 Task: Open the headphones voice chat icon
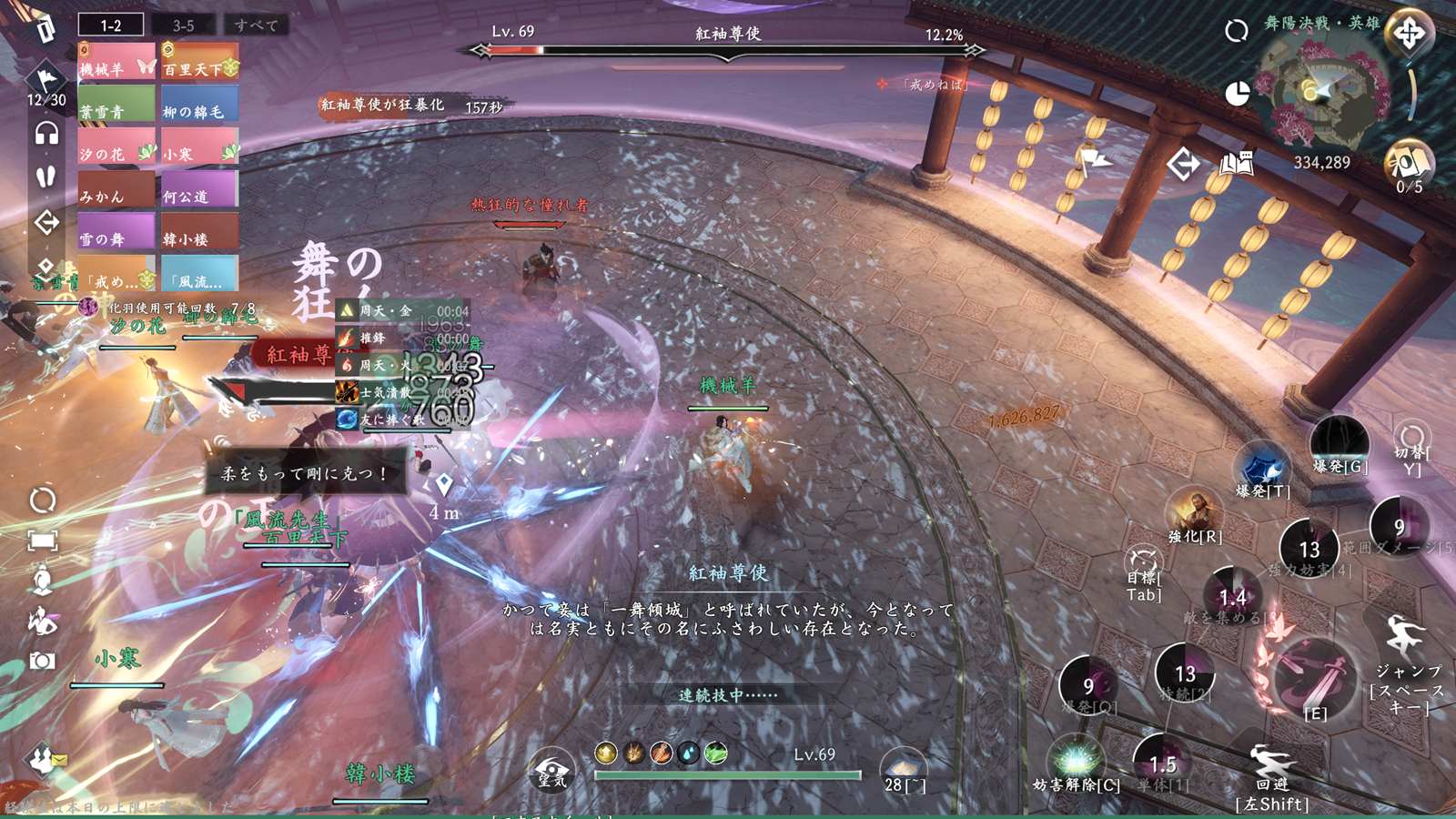coord(46,134)
